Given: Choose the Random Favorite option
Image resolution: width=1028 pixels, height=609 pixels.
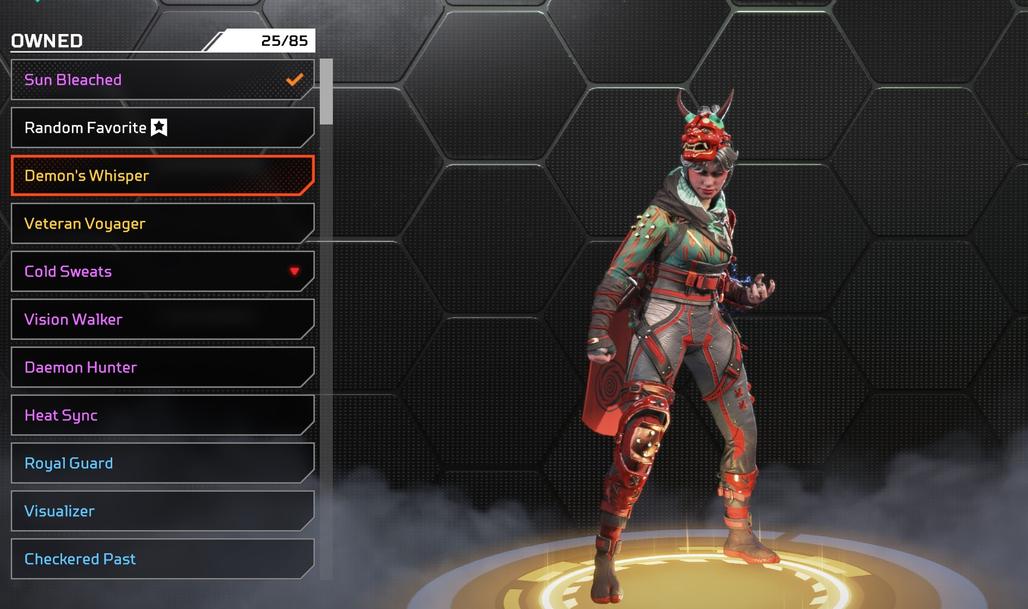Looking at the screenshot, I should pyautogui.click(x=162, y=128).
